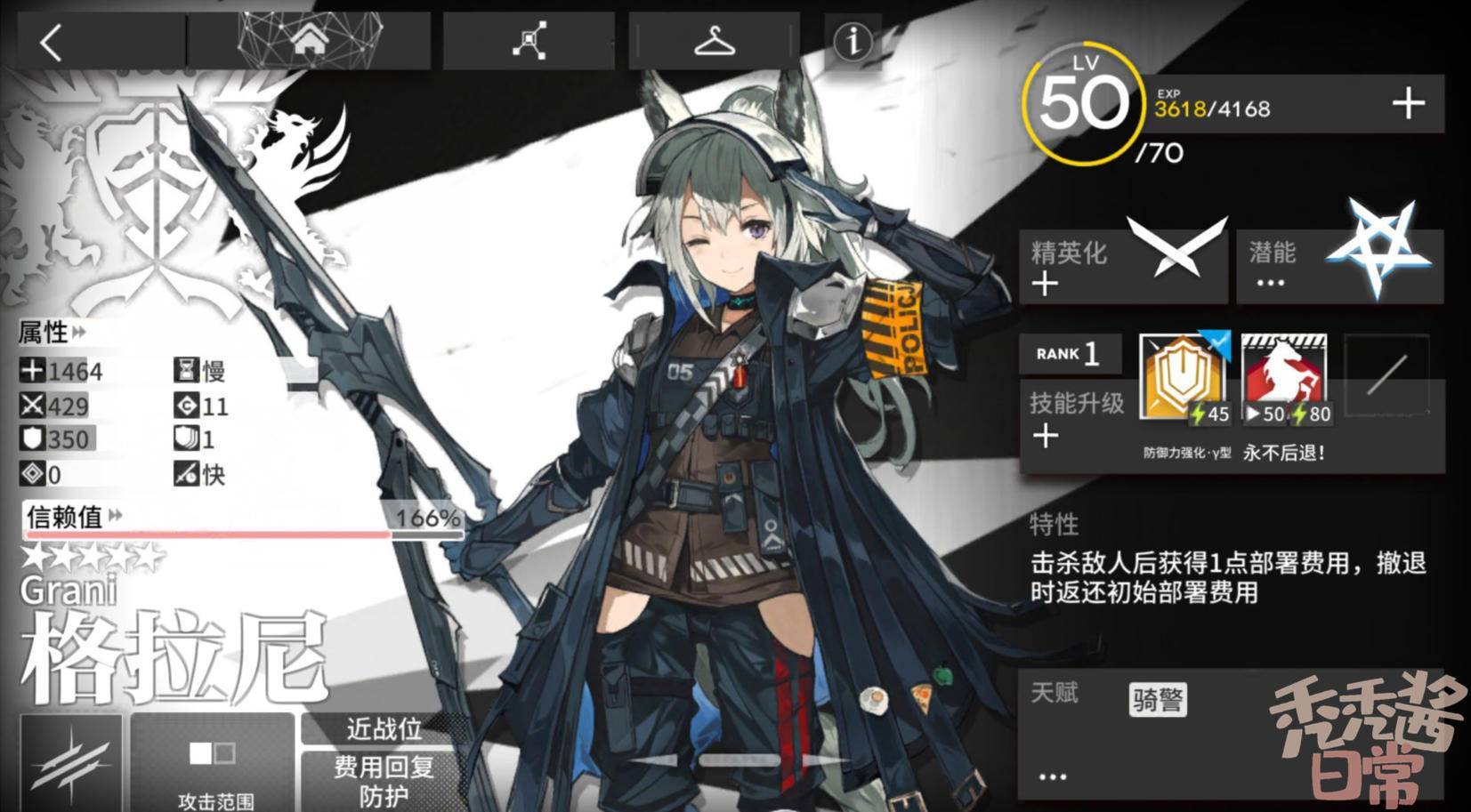Screen dimensions: 1471x812
Task: Select the 防御力强化·γ型 skill icon
Action: [x=1181, y=378]
